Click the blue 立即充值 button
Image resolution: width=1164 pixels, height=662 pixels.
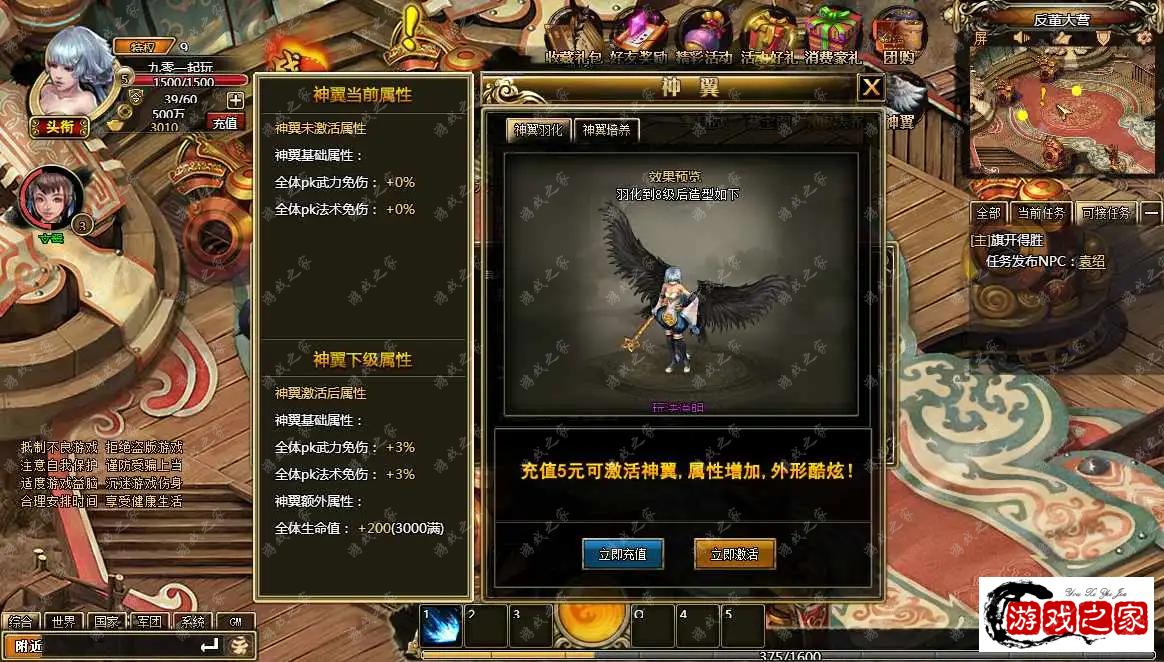[x=623, y=554]
